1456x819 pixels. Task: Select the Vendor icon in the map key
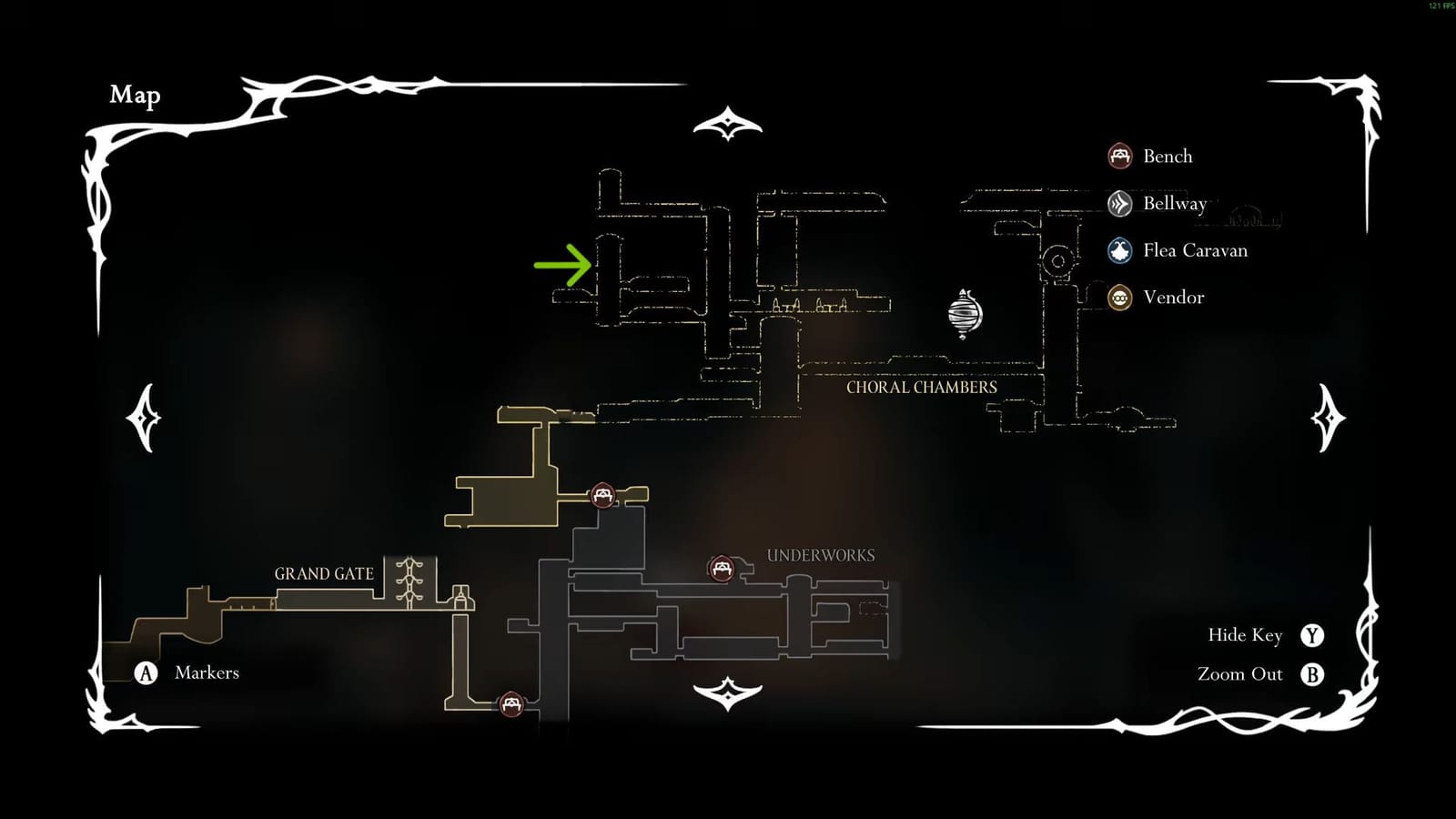[x=1118, y=298]
